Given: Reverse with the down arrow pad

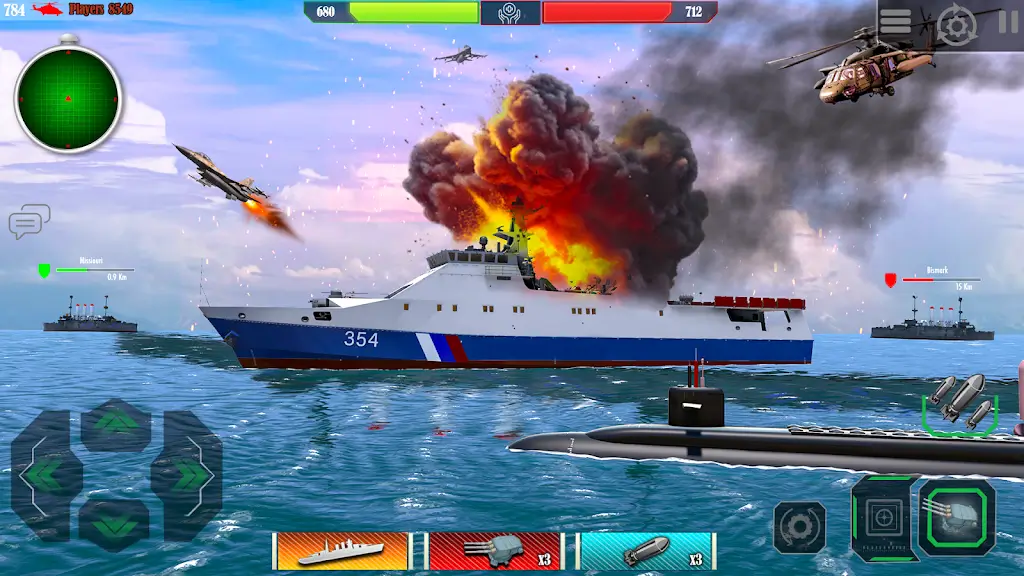Looking at the screenshot, I should tap(115, 522).
